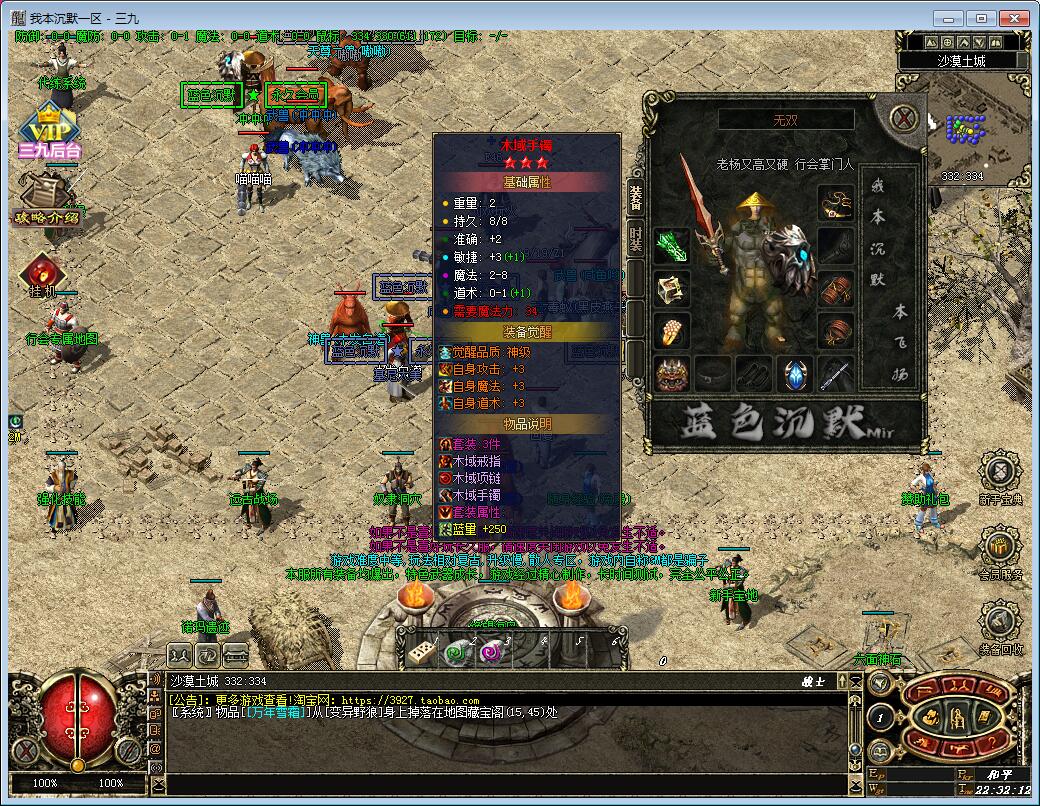Toggle the 挂机 auto-play icon

coord(42,274)
